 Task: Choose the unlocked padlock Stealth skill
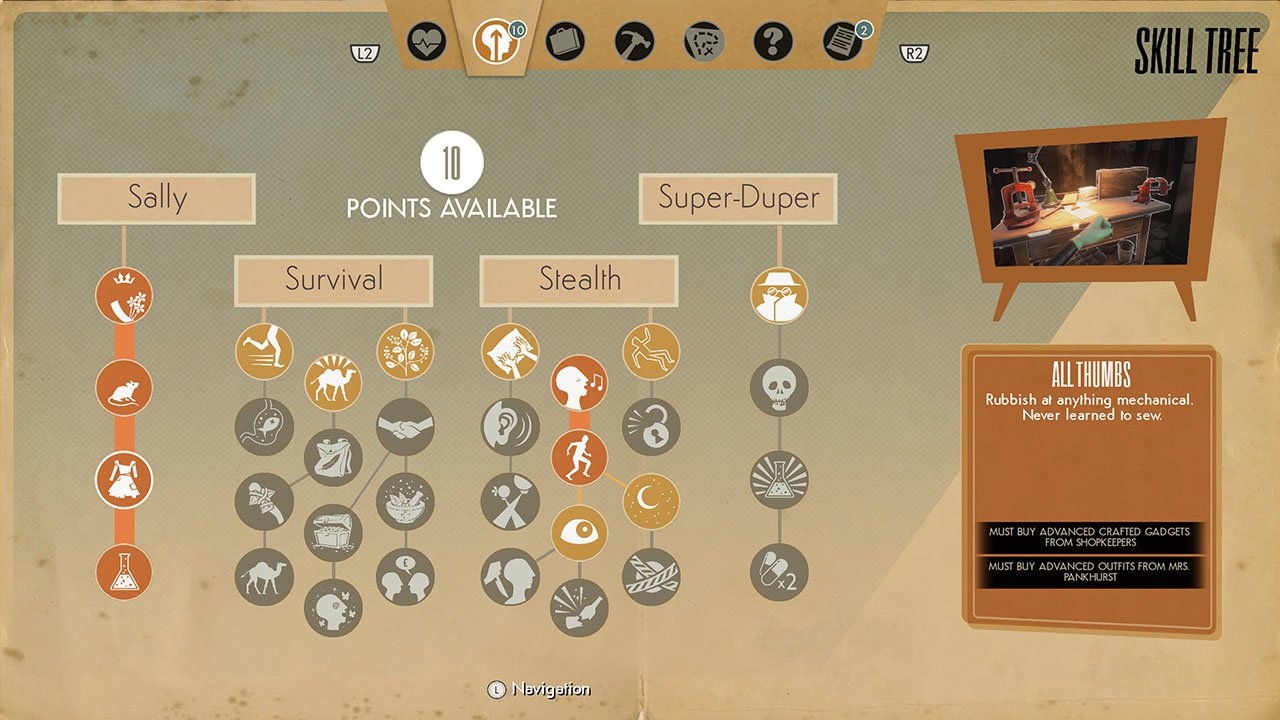click(x=651, y=426)
